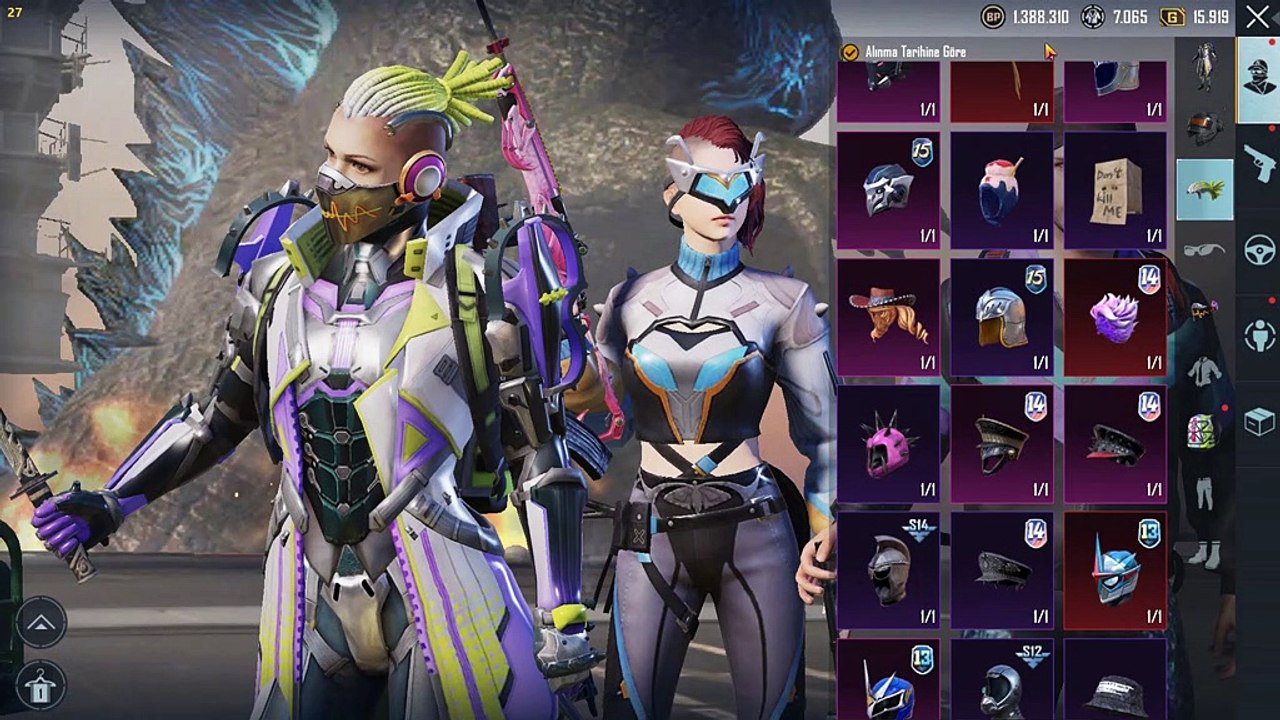
Task: Select the black bucket hat
Action: [1115, 685]
